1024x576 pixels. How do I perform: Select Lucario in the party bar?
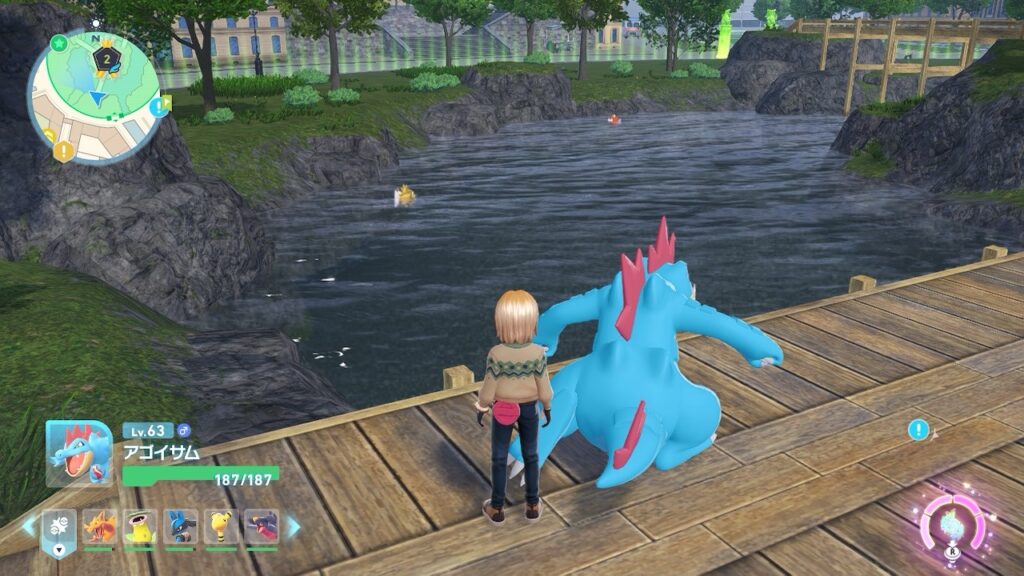[x=181, y=527]
